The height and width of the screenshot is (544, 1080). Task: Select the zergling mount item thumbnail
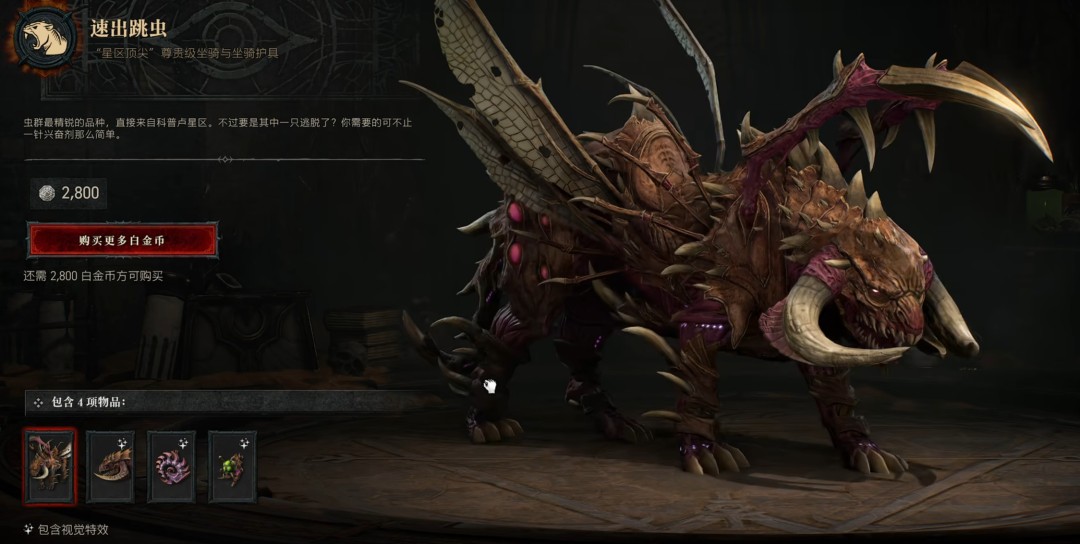pyautogui.click(x=51, y=465)
